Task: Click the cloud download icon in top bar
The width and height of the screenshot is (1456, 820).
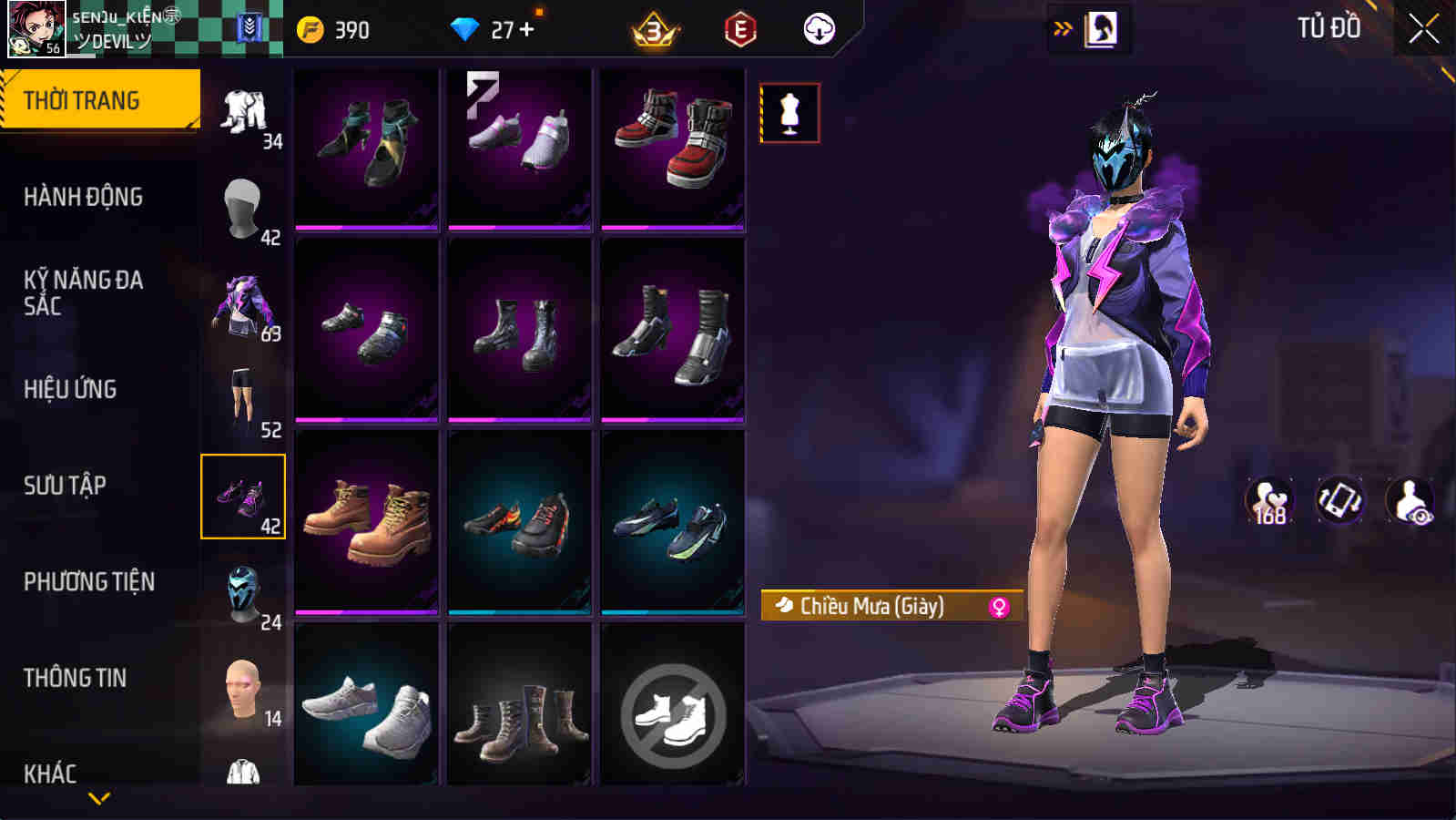Action: tap(819, 28)
